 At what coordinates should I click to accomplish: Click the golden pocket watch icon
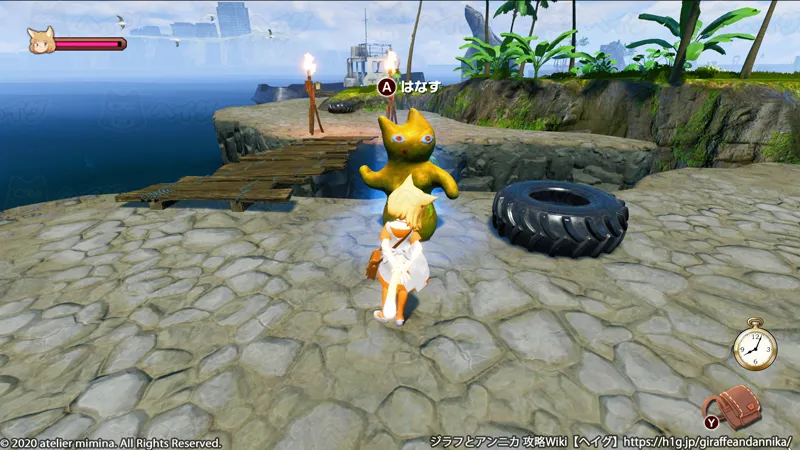point(754,348)
